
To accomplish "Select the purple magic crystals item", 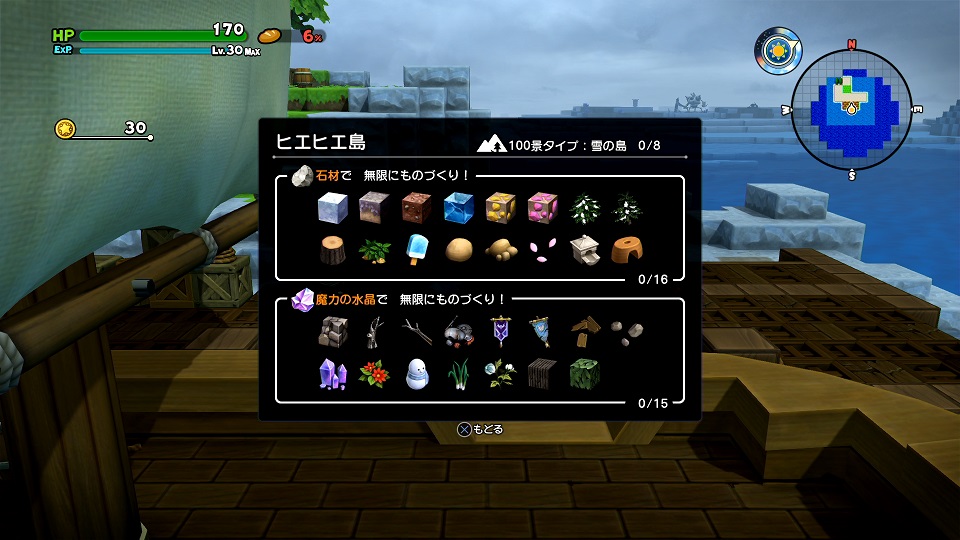I will pyautogui.click(x=331, y=373).
